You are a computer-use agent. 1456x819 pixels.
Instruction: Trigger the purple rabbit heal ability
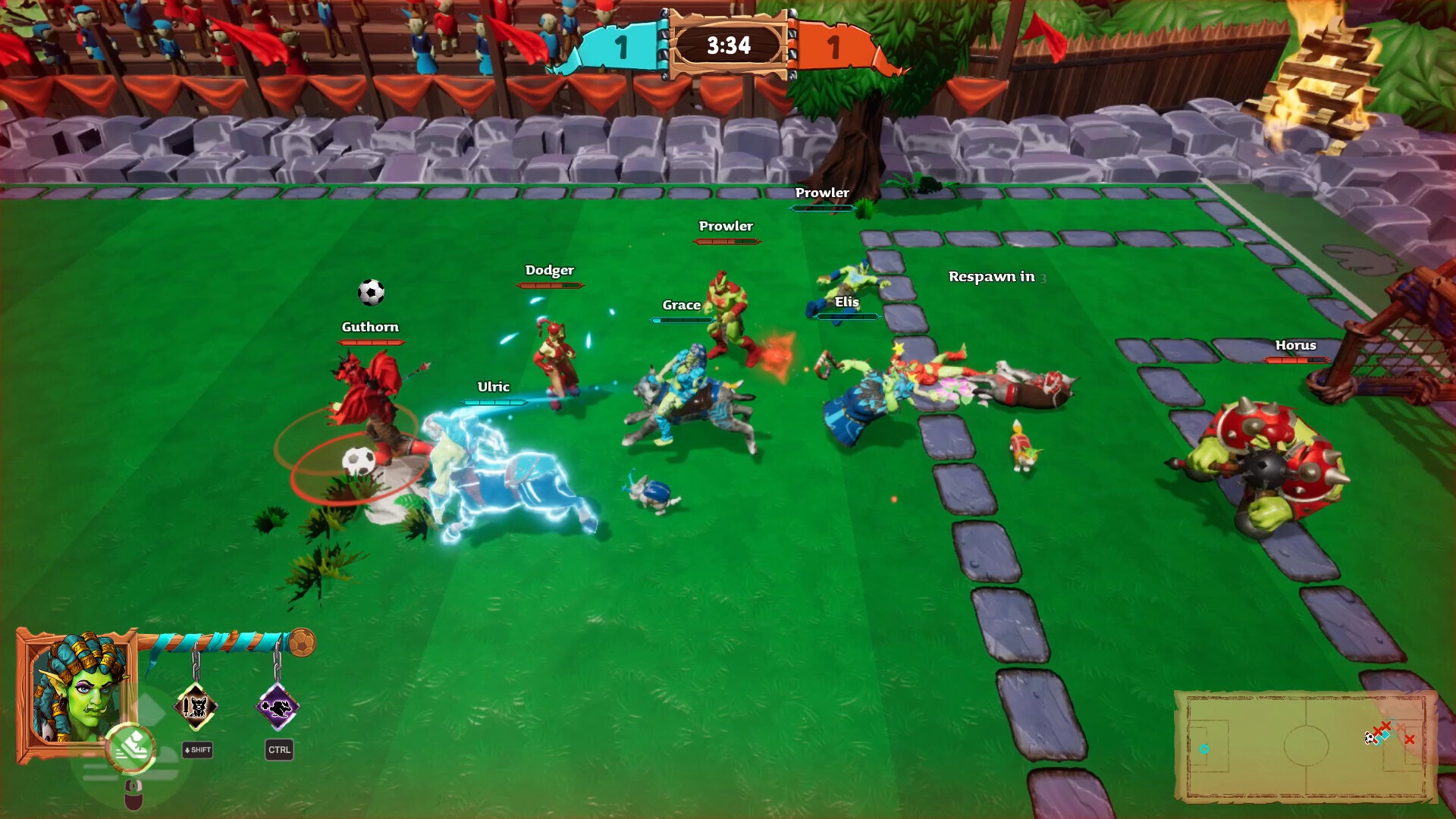pyautogui.click(x=278, y=708)
